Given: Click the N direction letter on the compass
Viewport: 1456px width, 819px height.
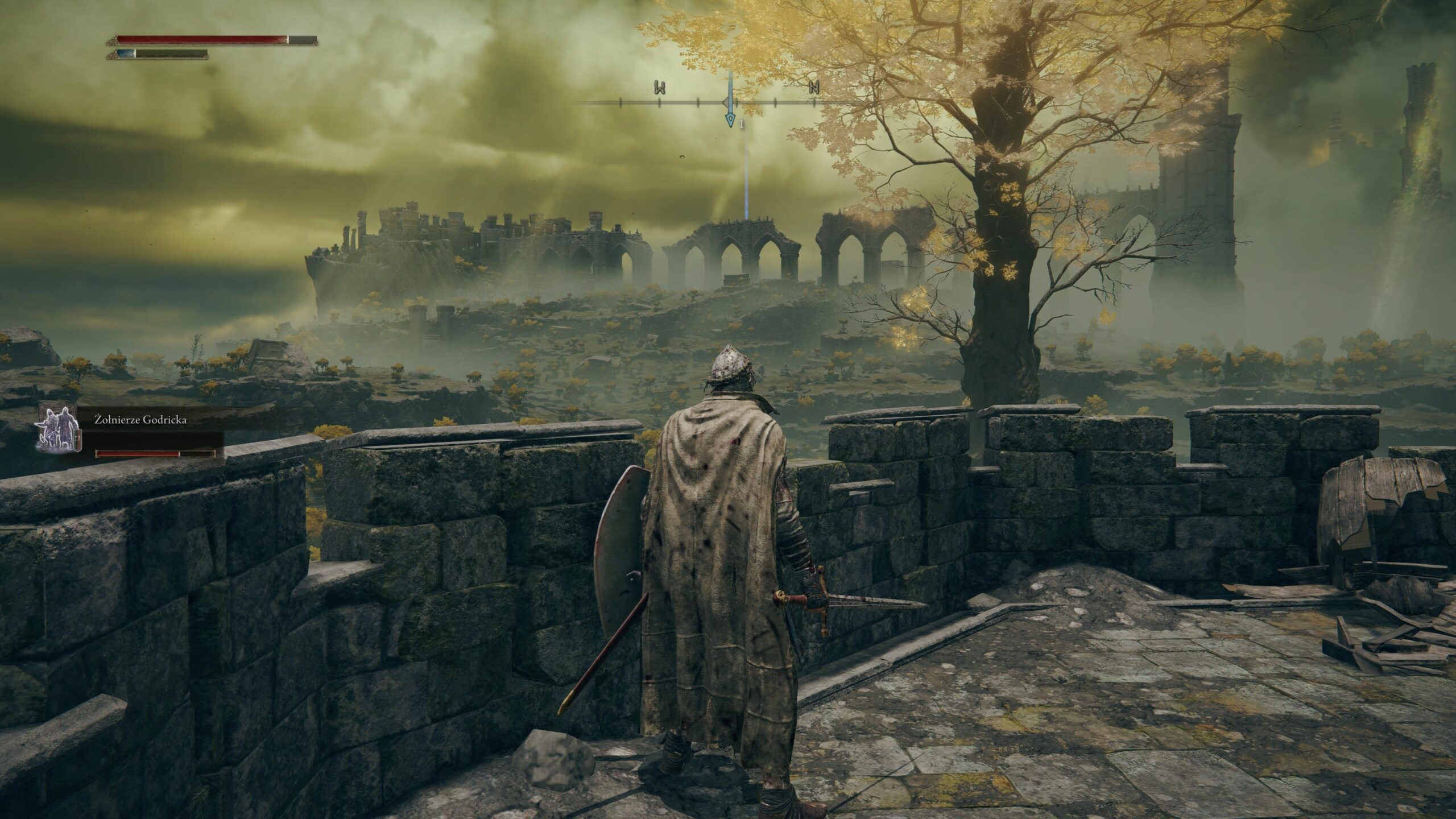Looking at the screenshot, I should pyautogui.click(x=814, y=88).
